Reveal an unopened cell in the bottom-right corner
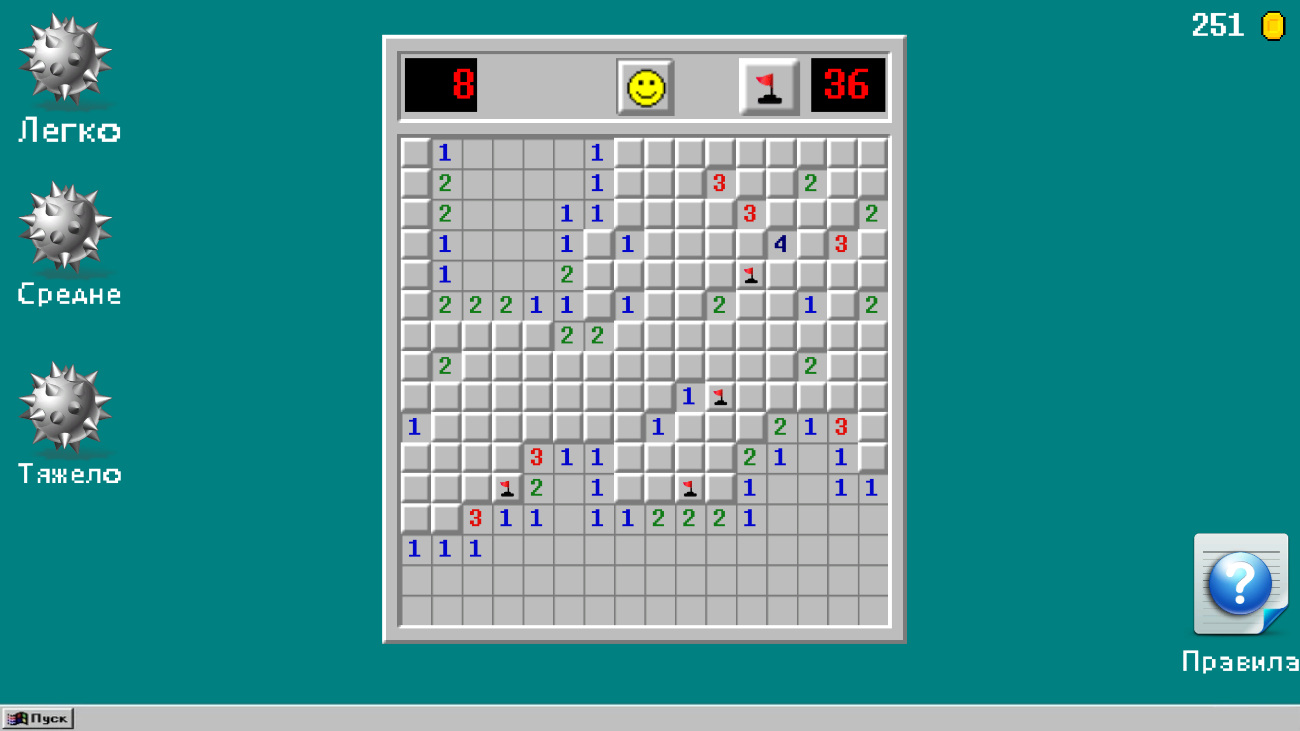The width and height of the screenshot is (1300, 731). [x=871, y=610]
